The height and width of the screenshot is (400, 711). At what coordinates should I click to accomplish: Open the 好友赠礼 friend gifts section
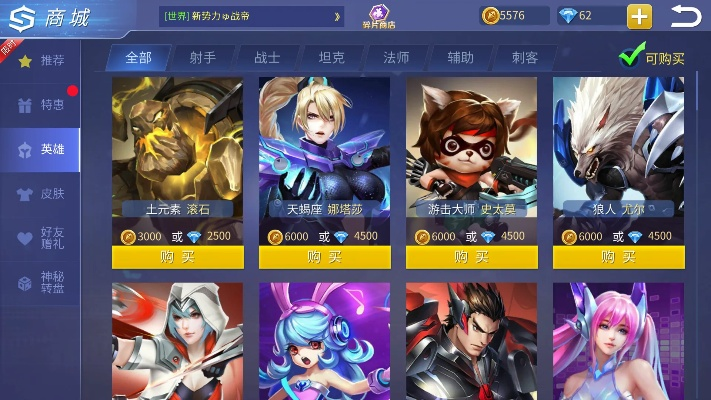(x=43, y=238)
